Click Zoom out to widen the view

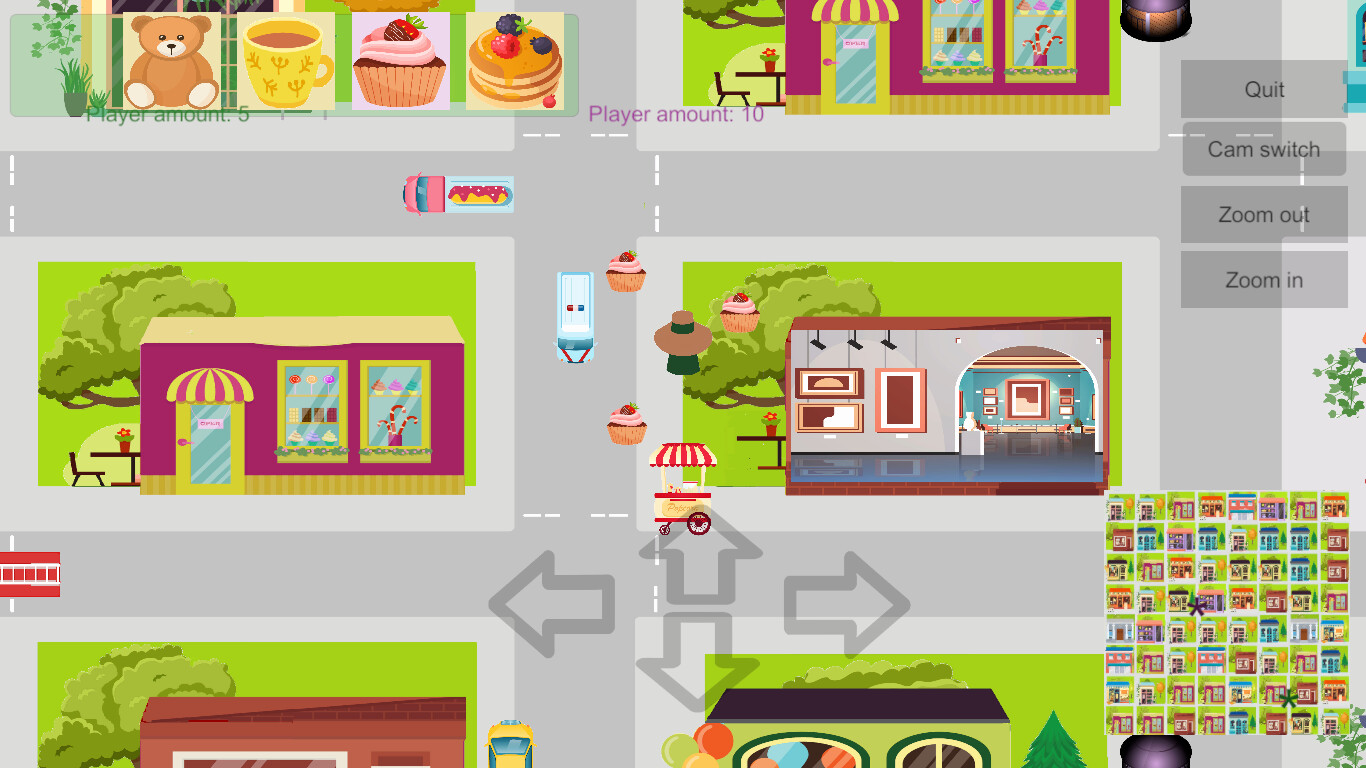click(1264, 214)
